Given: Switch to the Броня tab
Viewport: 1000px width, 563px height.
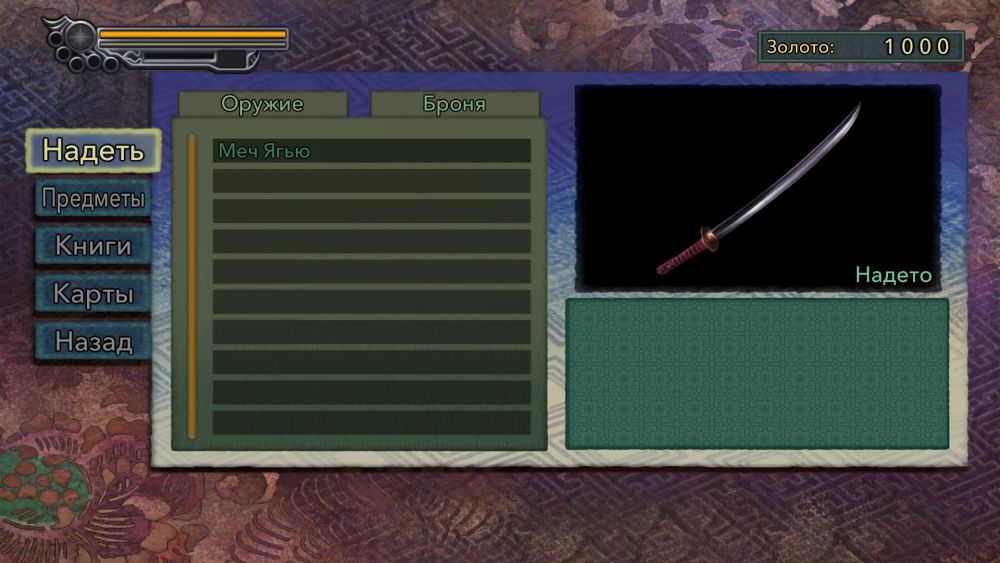Looking at the screenshot, I should click(x=454, y=104).
